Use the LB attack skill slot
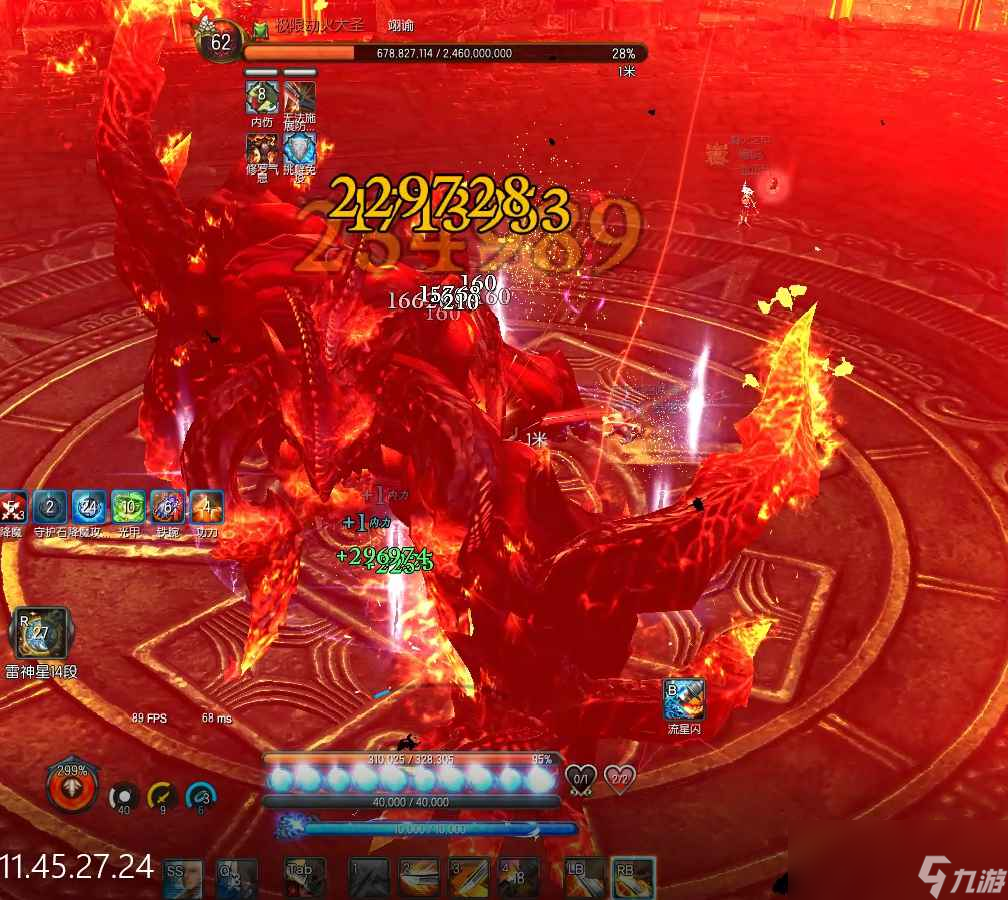1008x900 pixels. (x=584, y=878)
